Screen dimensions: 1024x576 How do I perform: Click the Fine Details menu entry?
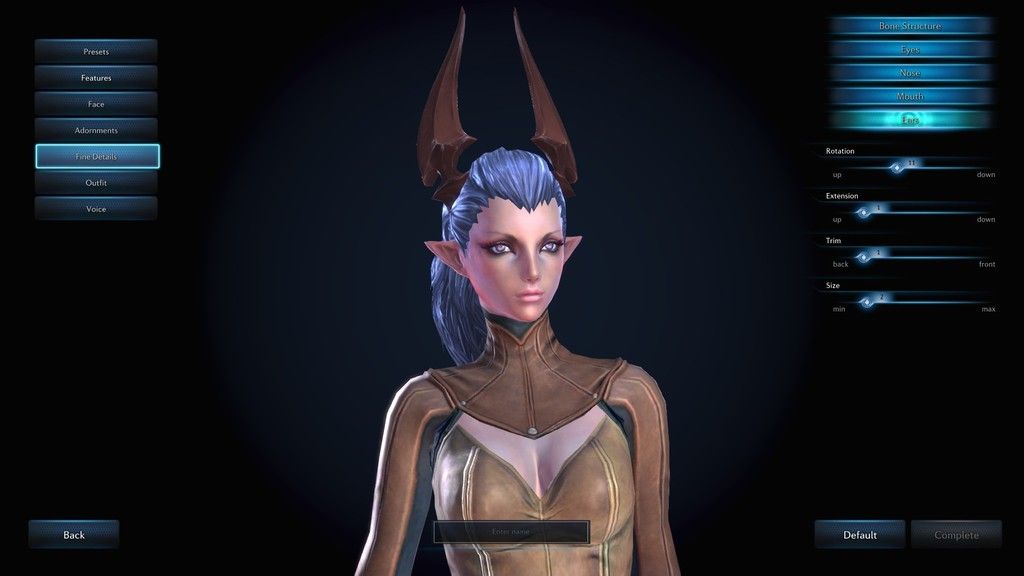96,156
